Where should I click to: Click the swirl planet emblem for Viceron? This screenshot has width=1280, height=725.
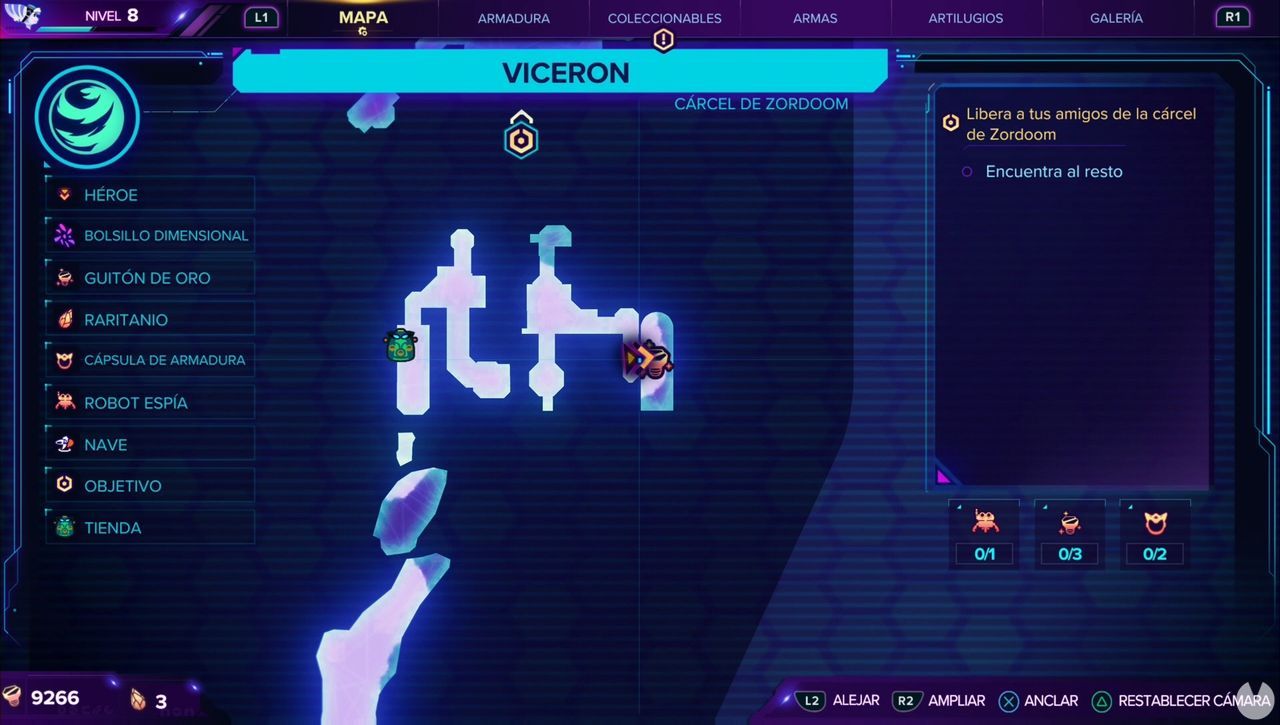click(x=86, y=116)
